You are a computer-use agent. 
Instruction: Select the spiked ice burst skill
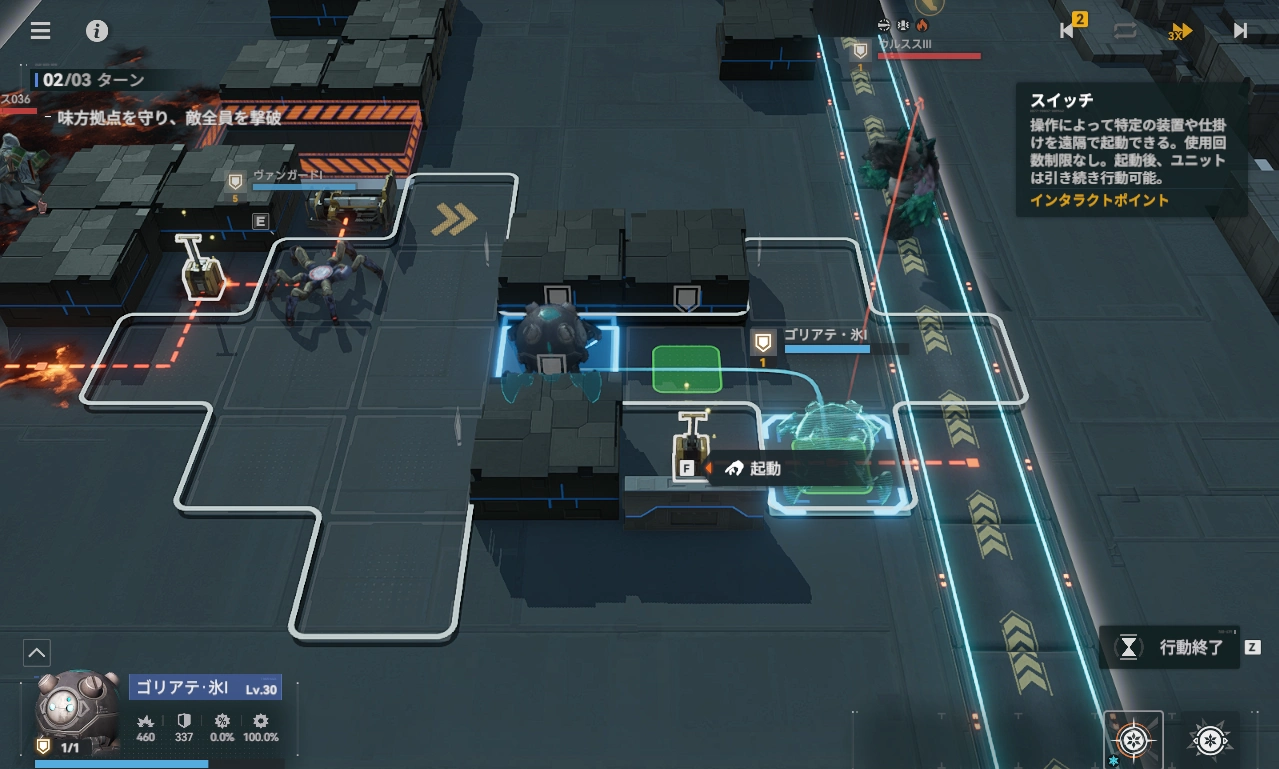(1208, 741)
